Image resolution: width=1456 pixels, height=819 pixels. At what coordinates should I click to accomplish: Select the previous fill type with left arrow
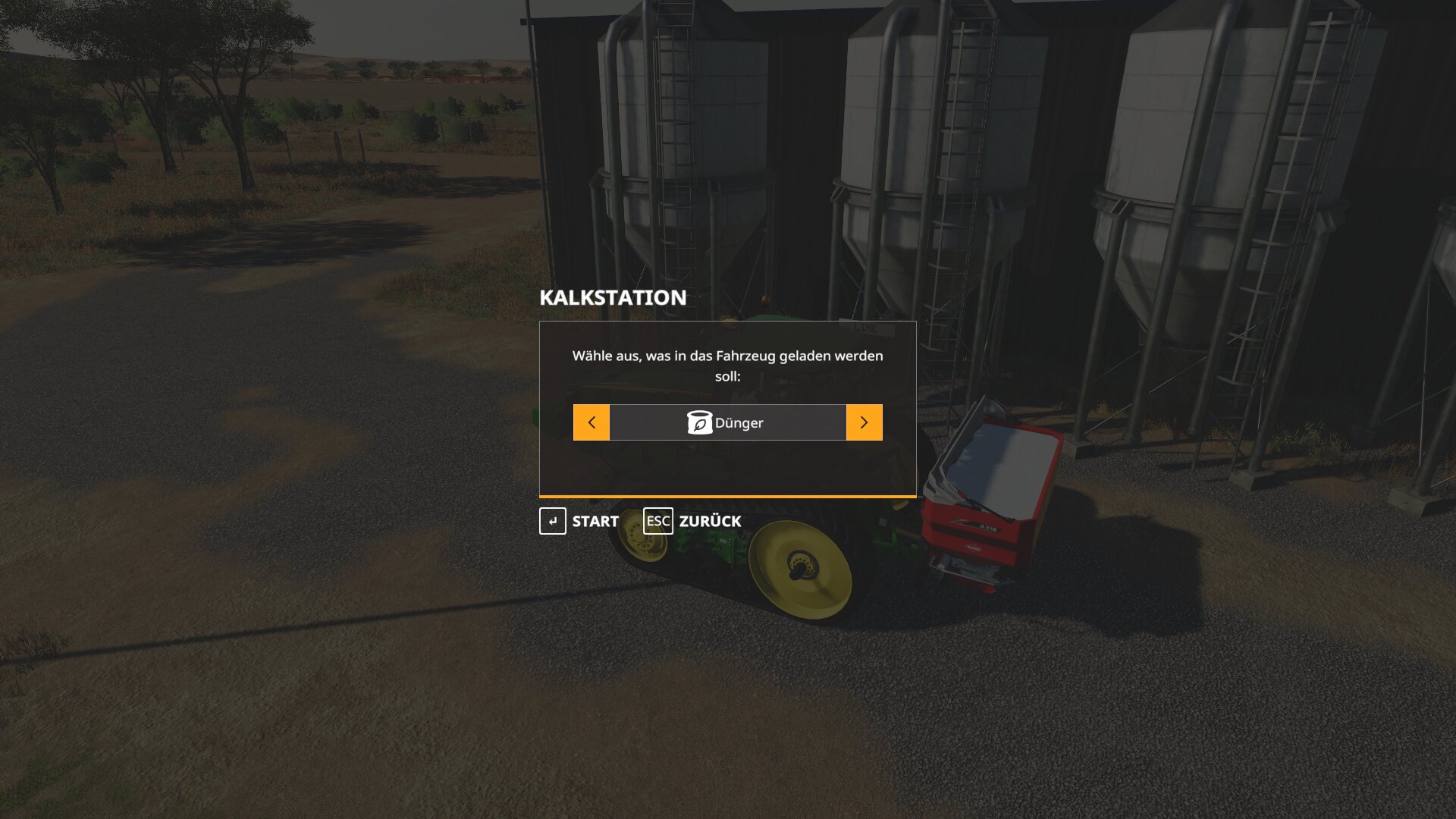pos(591,422)
